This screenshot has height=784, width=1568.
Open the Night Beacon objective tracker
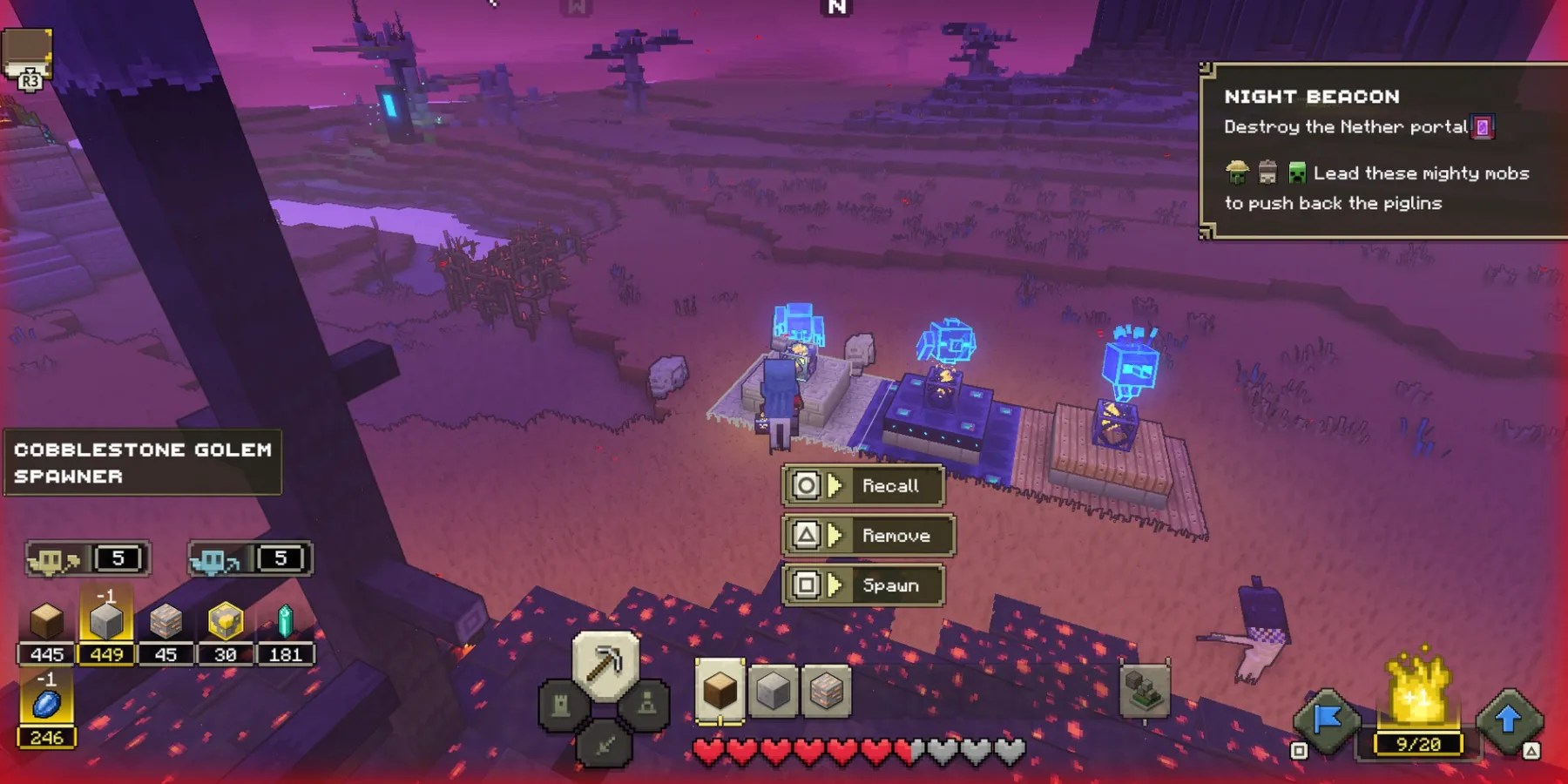[x=1381, y=150]
